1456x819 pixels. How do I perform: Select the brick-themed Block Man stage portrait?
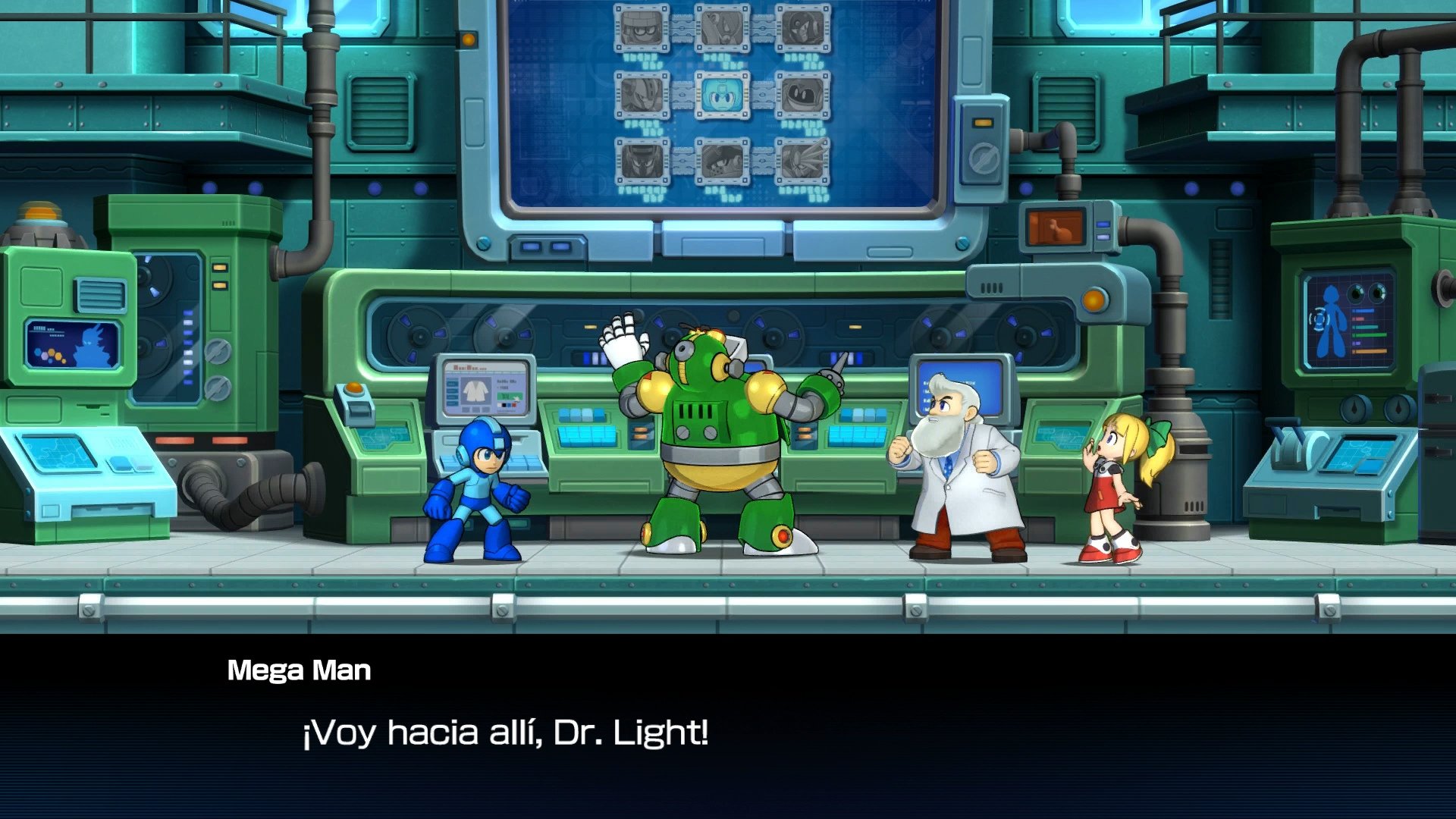pos(641,28)
